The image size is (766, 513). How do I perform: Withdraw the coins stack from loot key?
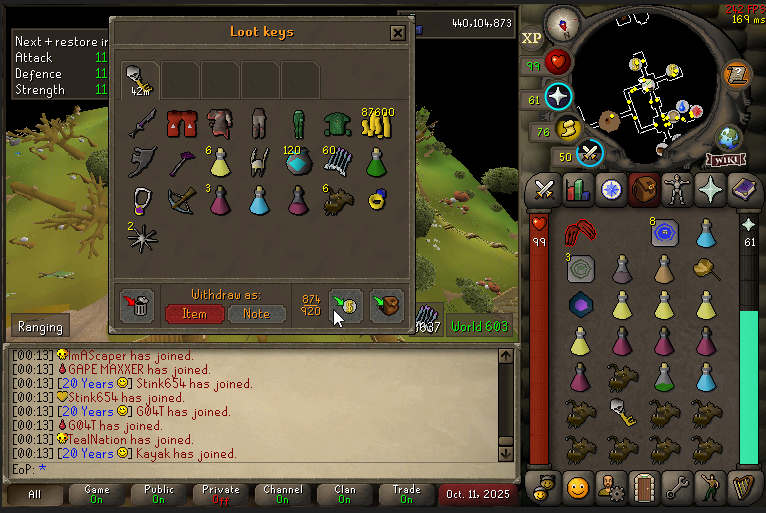pos(376,123)
